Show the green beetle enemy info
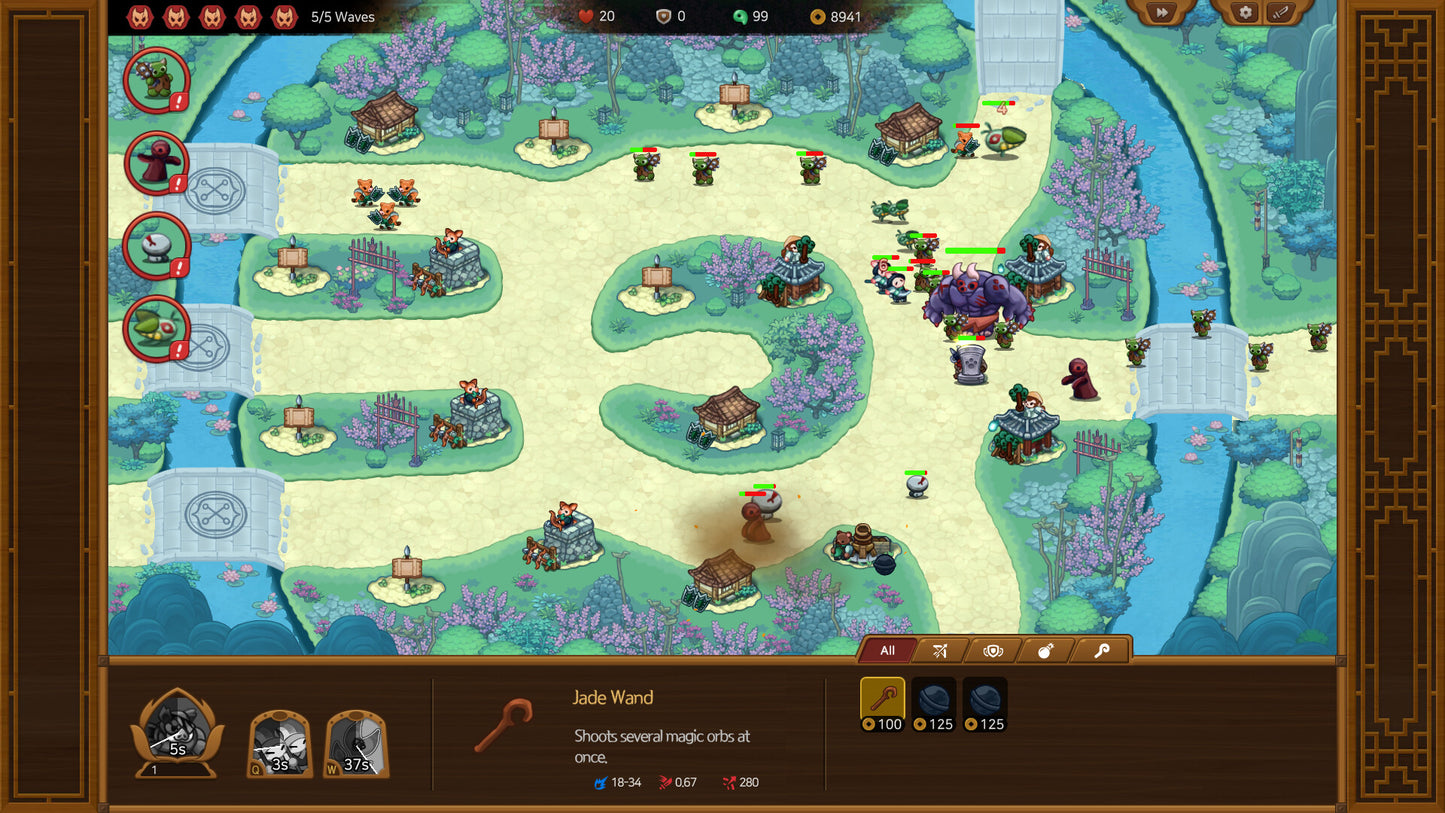Viewport: 1445px width, 813px height. 157,328
